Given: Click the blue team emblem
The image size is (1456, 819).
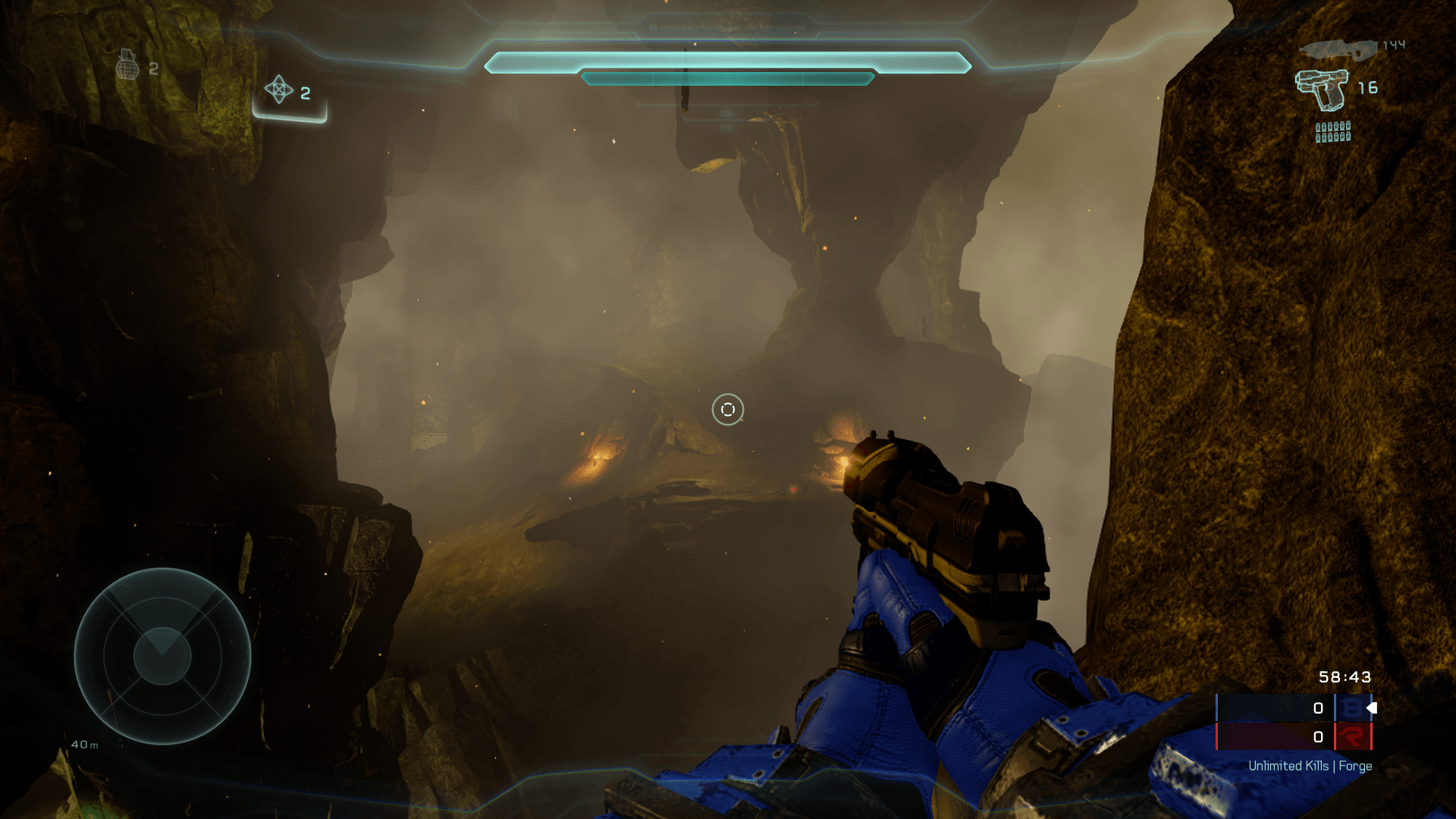Looking at the screenshot, I should click(x=1351, y=708).
